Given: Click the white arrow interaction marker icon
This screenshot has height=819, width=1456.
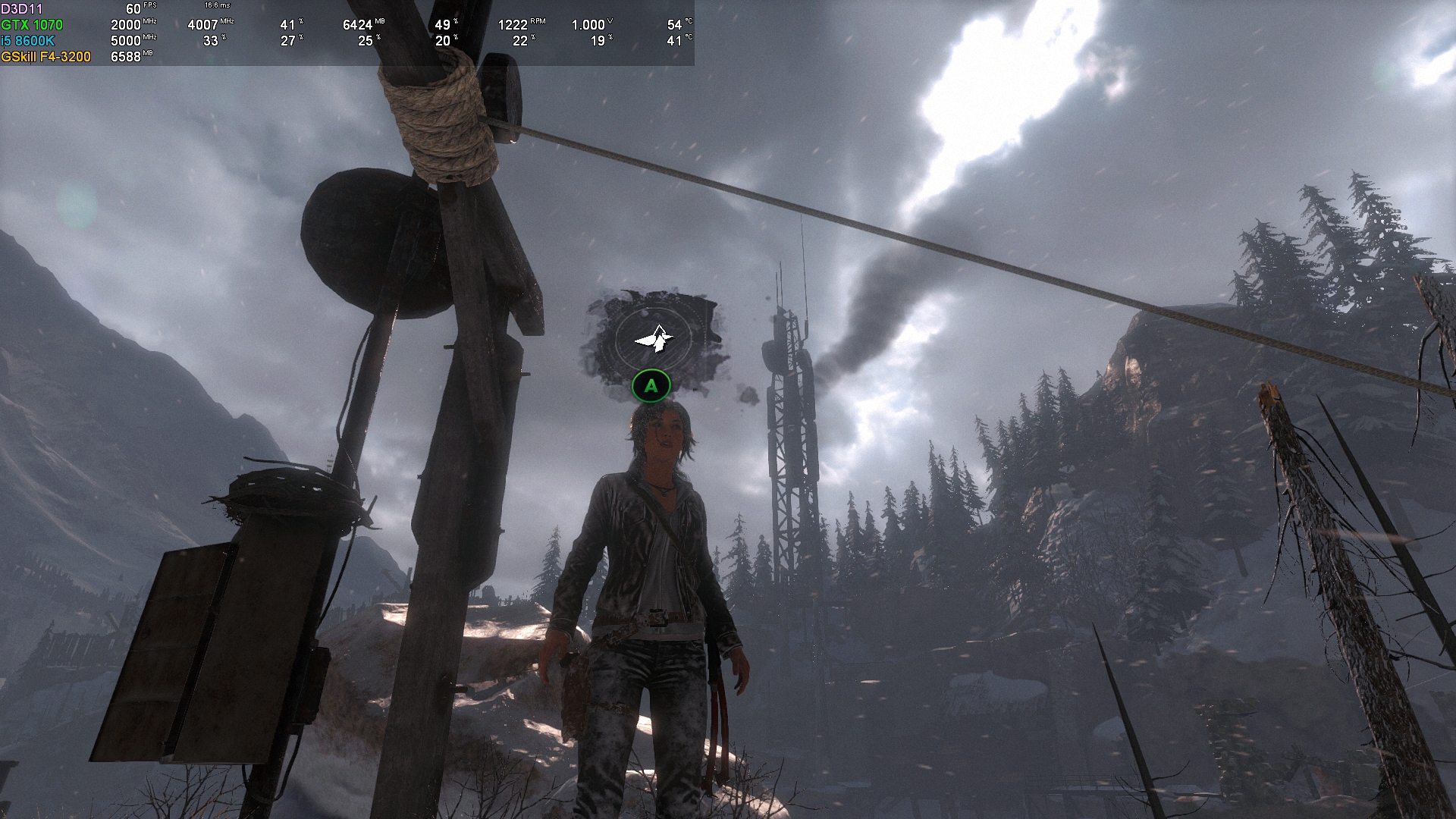Looking at the screenshot, I should (653, 339).
